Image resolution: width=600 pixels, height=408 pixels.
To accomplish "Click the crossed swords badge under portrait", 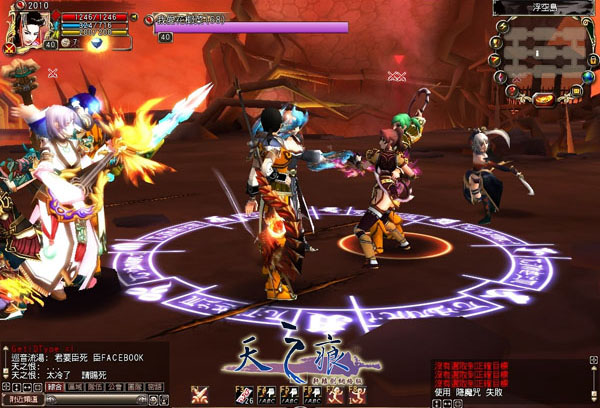I will click(9, 48).
